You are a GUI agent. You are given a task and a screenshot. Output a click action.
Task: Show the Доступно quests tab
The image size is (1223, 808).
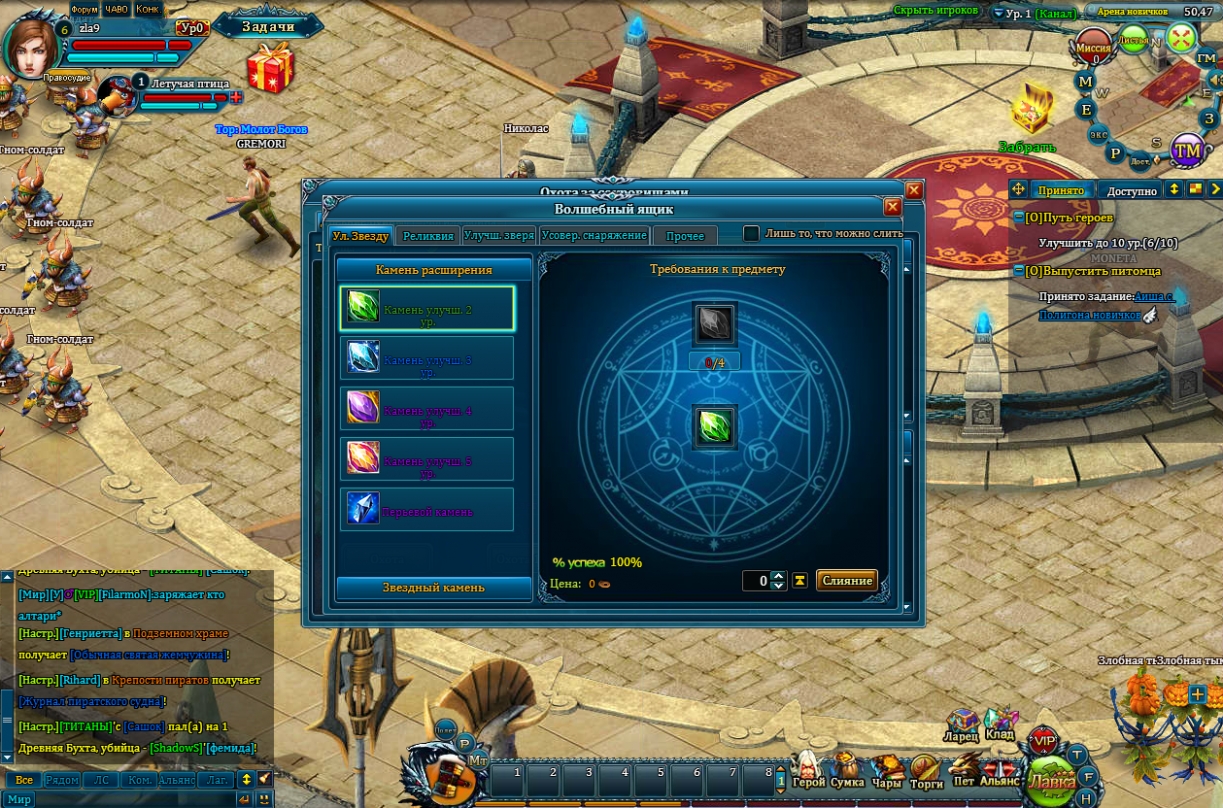coord(1132,190)
